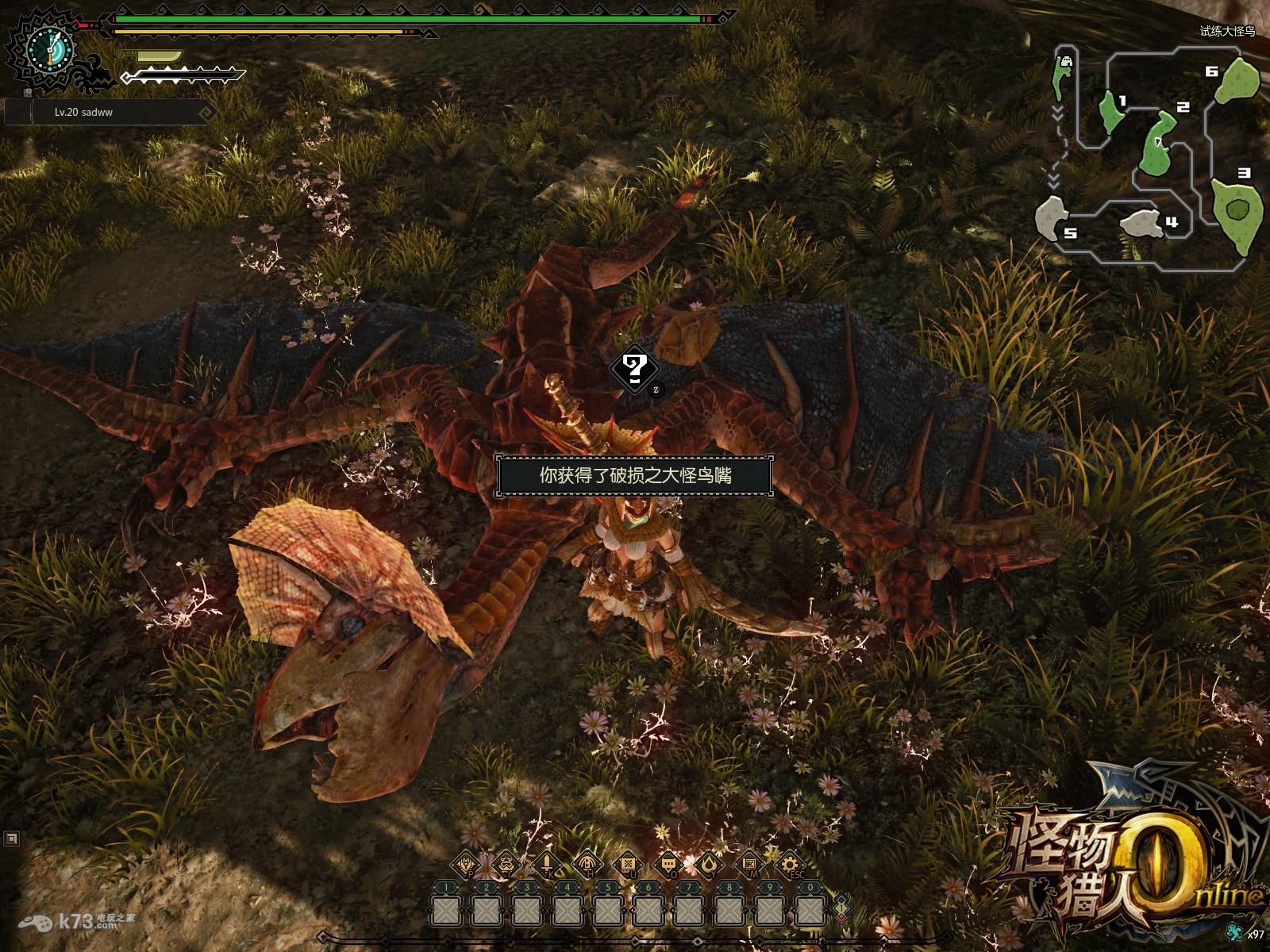Click the base camp tent marker
Viewport: 1270px width, 952px height.
point(1065,61)
